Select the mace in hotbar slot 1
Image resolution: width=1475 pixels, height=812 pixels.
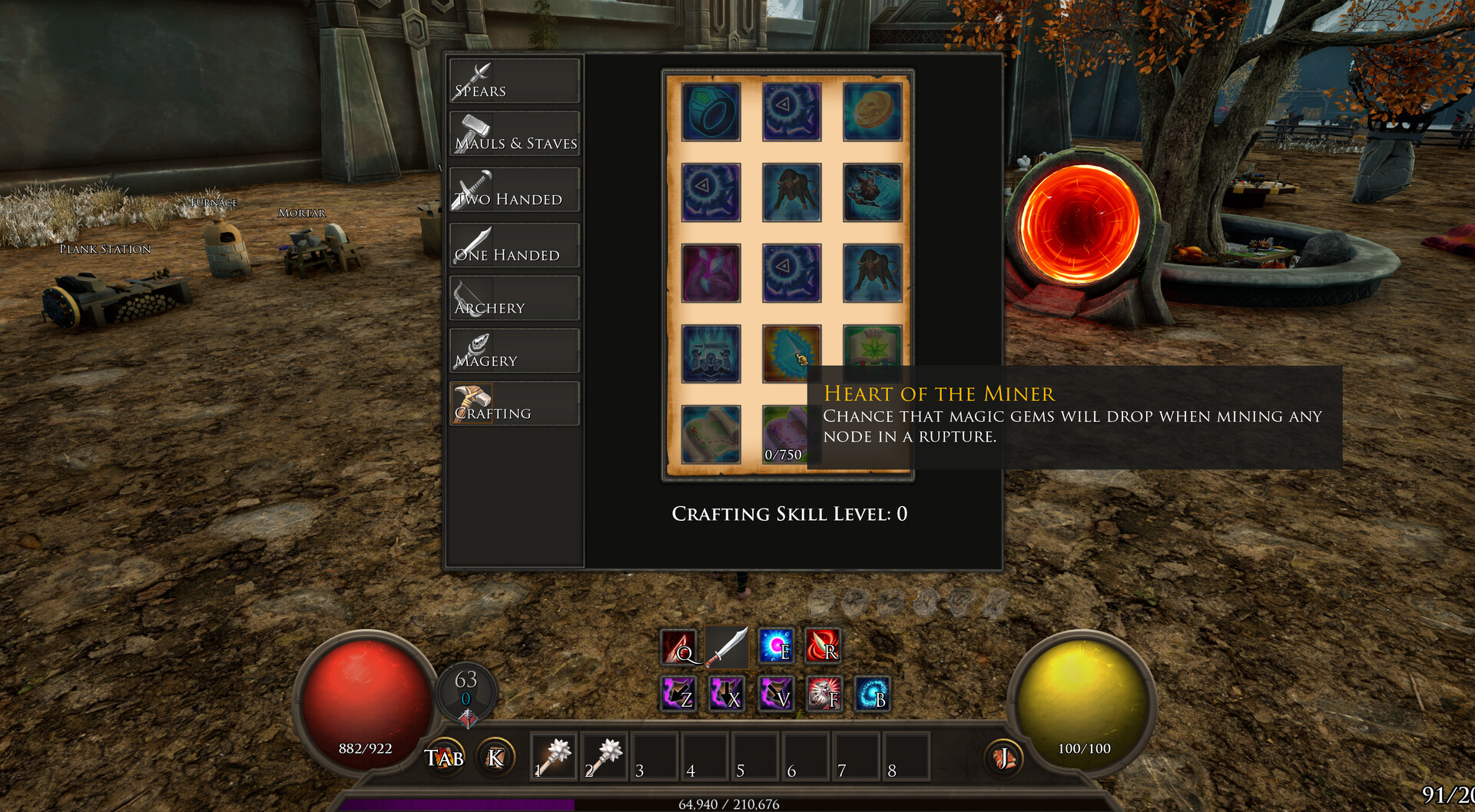coord(555,754)
